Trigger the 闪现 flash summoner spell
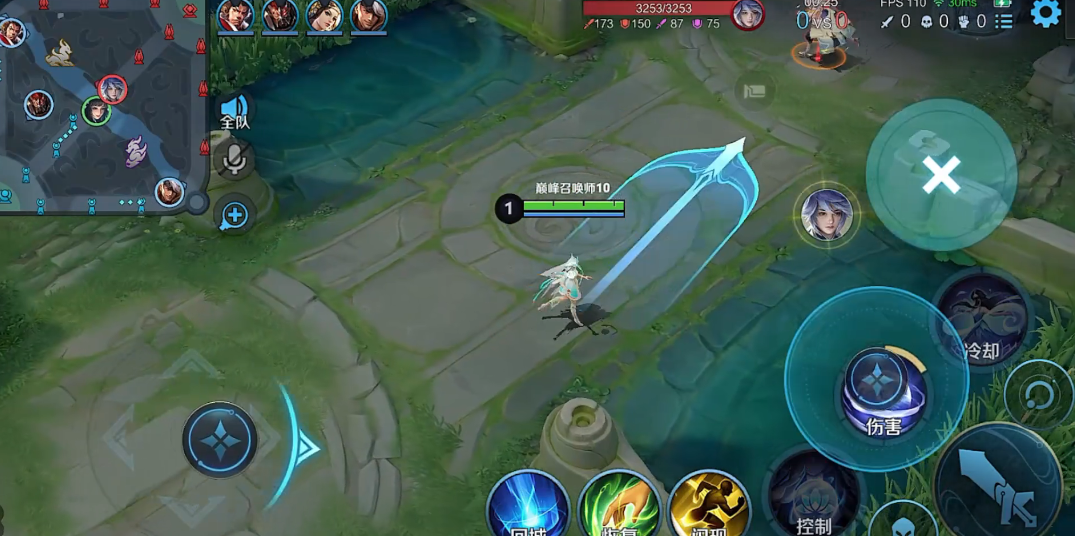The width and height of the screenshot is (1075, 536). pos(708,508)
